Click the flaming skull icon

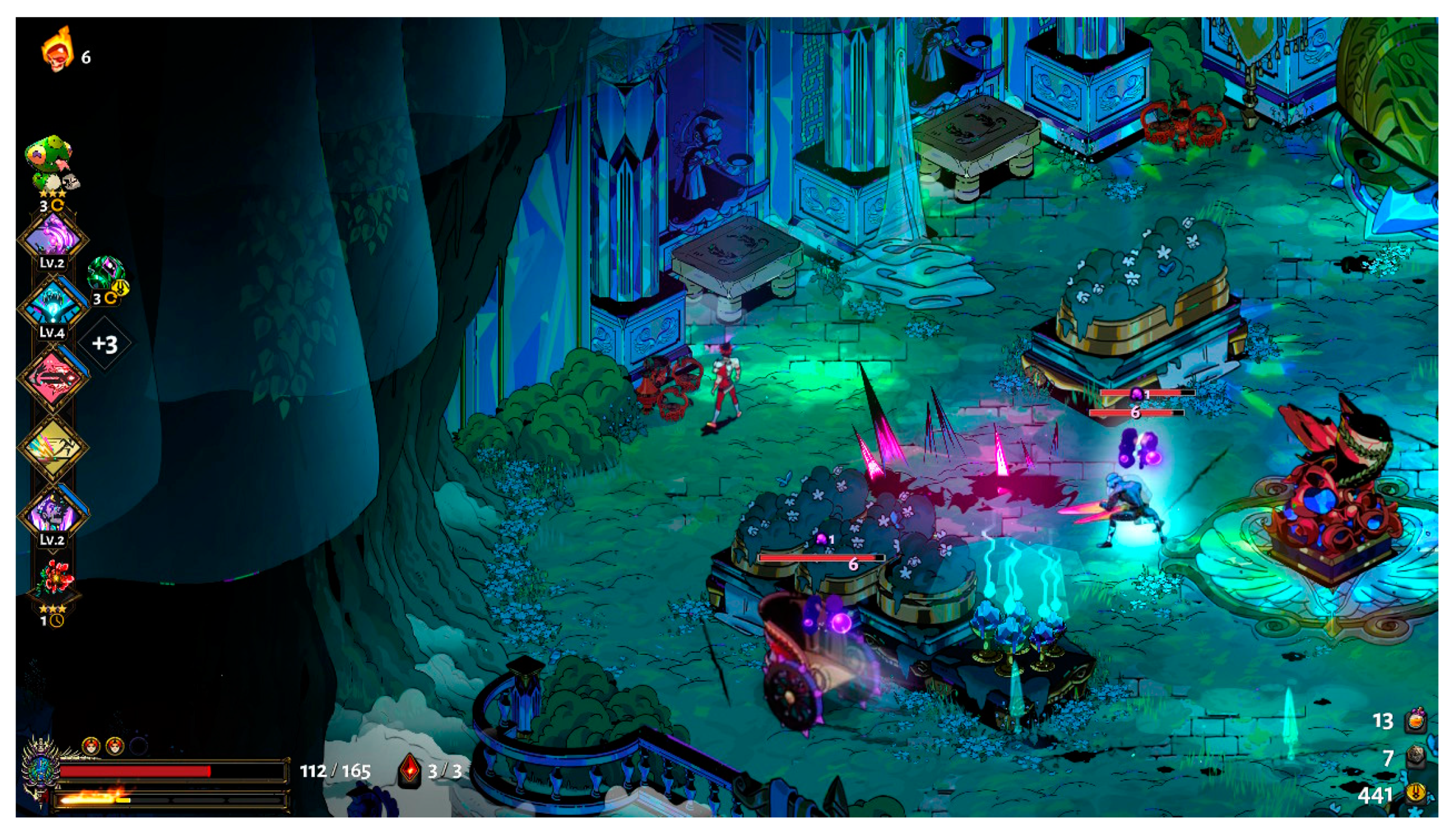tap(58, 50)
